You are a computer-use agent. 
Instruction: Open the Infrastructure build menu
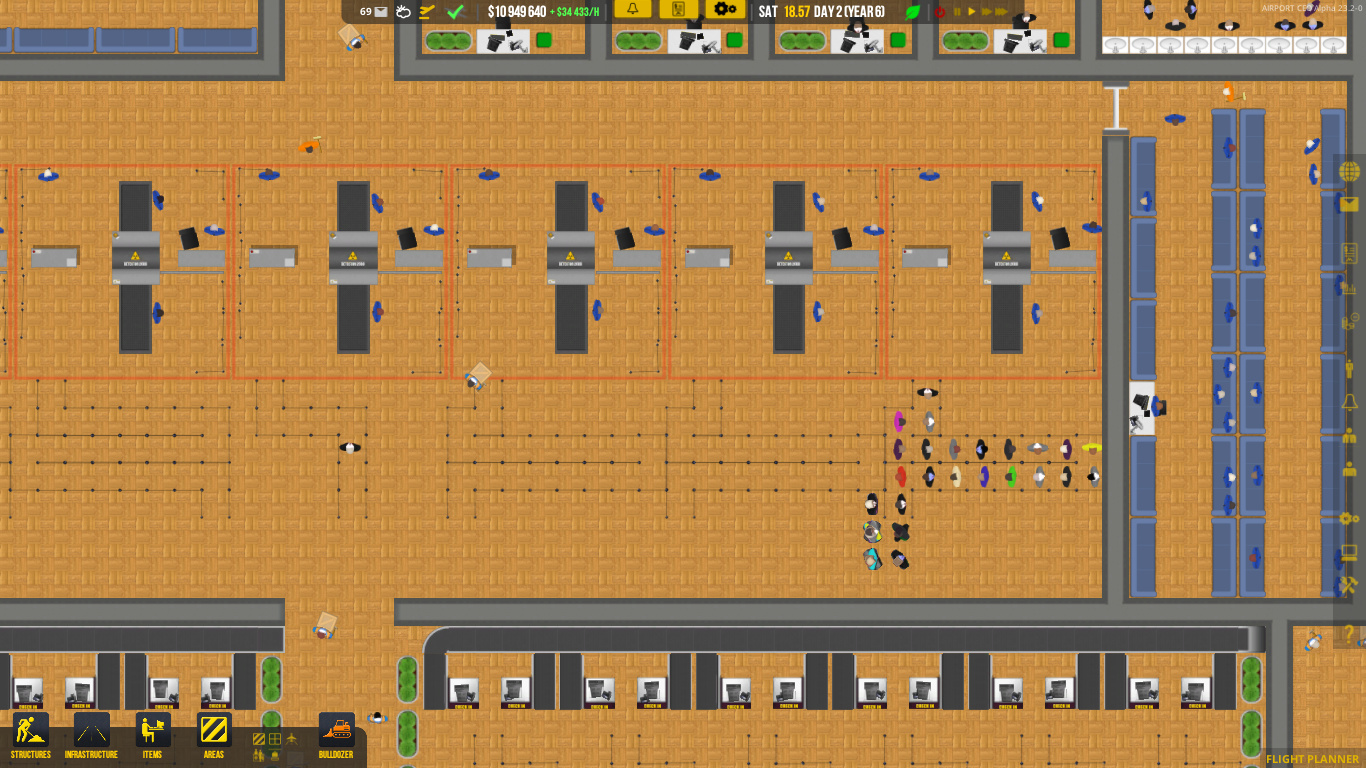click(x=91, y=735)
